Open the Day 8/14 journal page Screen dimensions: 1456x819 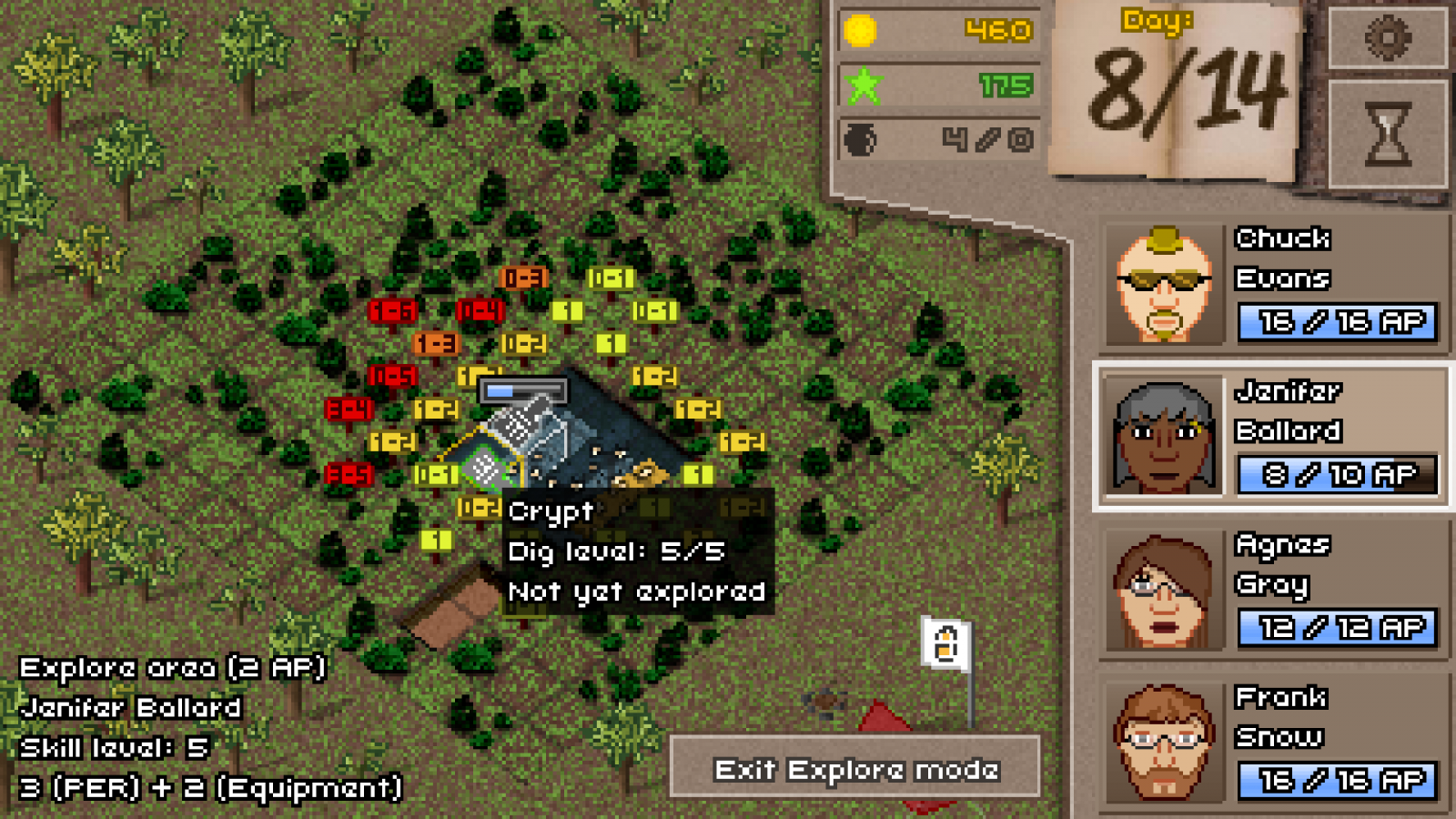click(1176, 91)
